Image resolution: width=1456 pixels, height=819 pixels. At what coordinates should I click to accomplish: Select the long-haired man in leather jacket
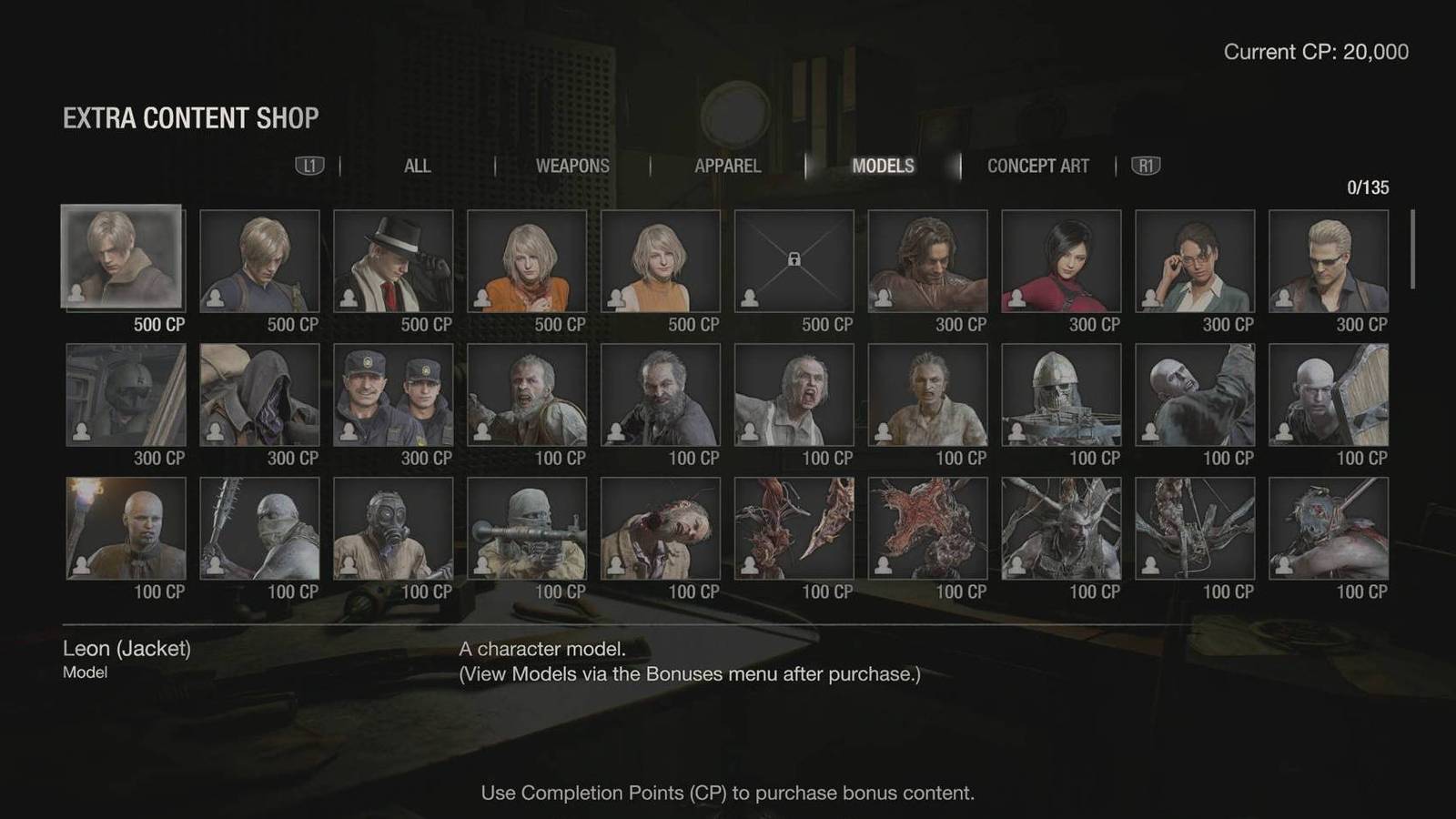click(927, 261)
